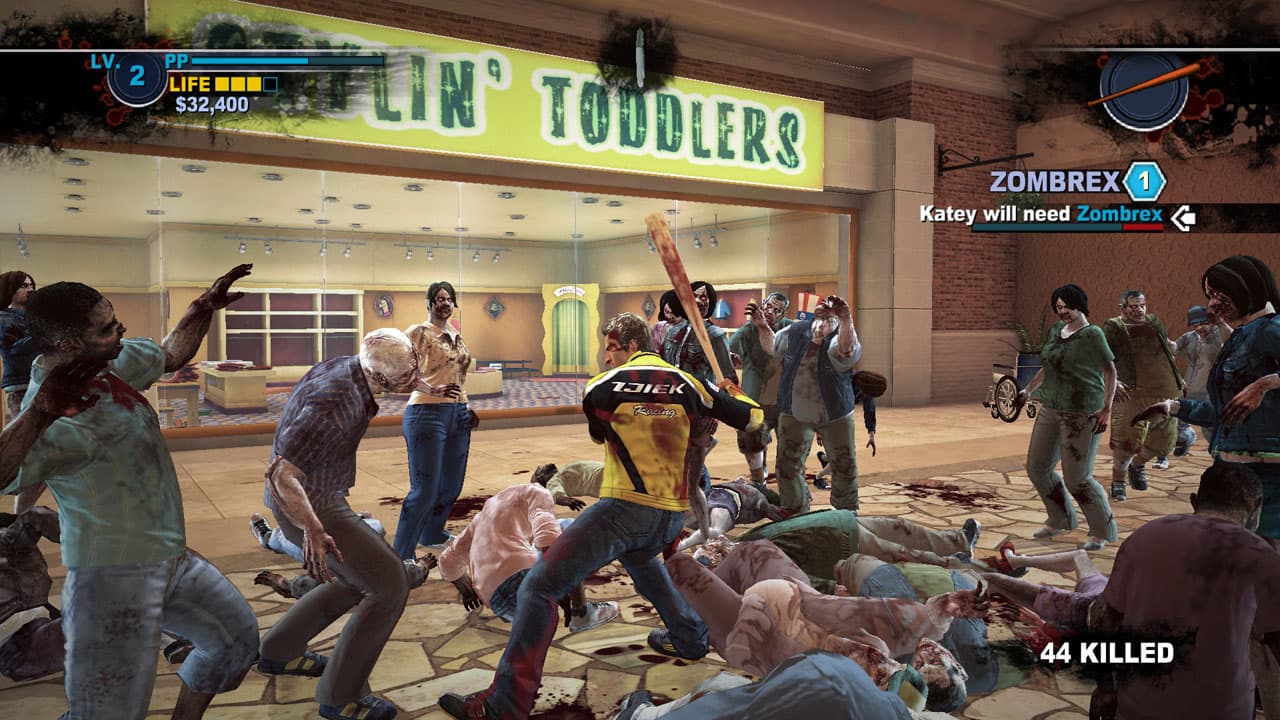The image size is (1280, 720).
Task: Click the $32,400 money counter
Action: (212, 102)
